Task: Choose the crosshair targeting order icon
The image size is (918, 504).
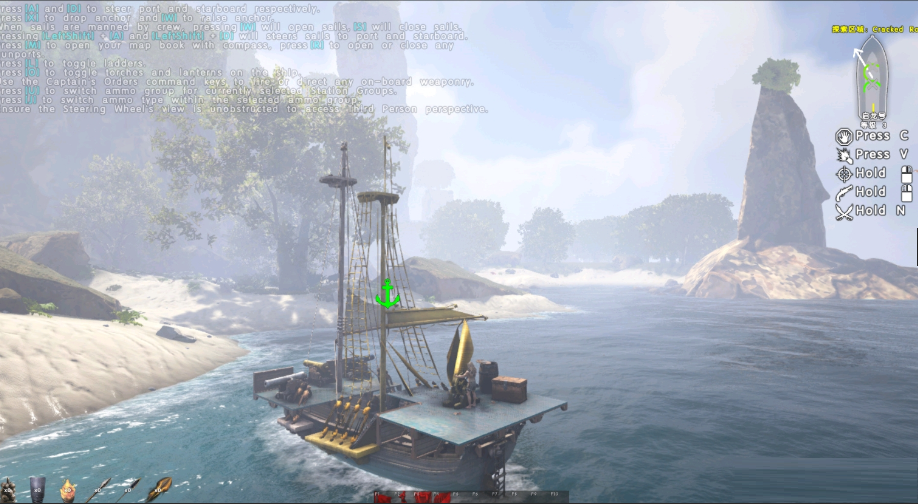Action: (x=843, y=173)
